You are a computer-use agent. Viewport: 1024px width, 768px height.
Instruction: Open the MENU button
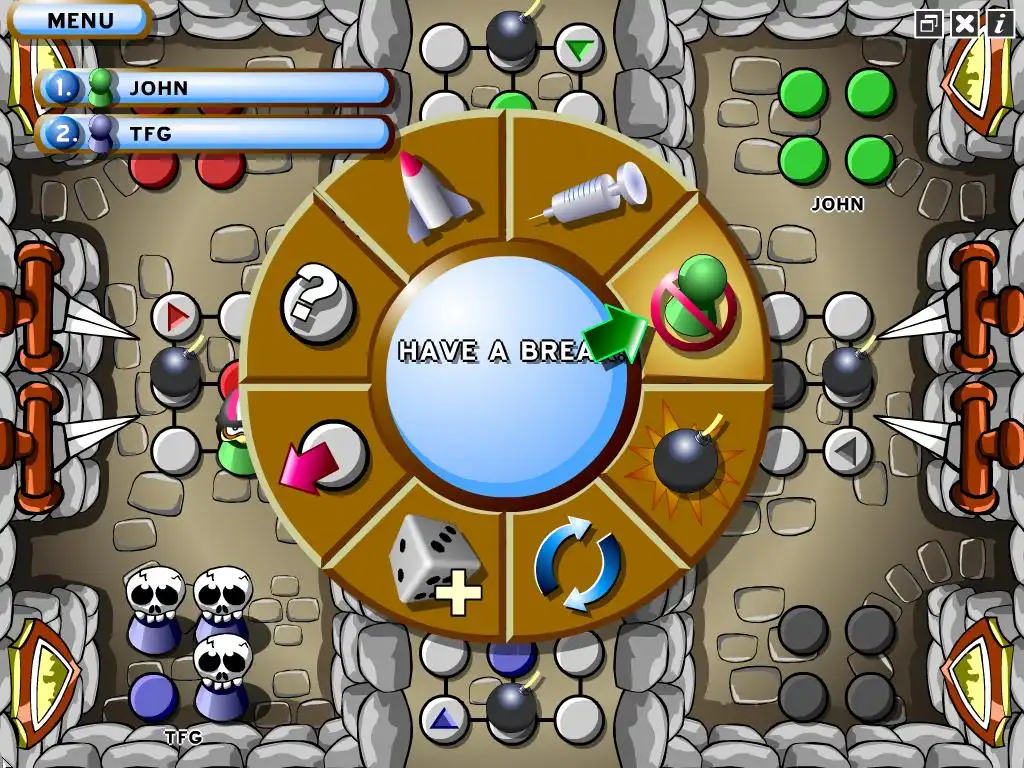(x=80, y=20)
